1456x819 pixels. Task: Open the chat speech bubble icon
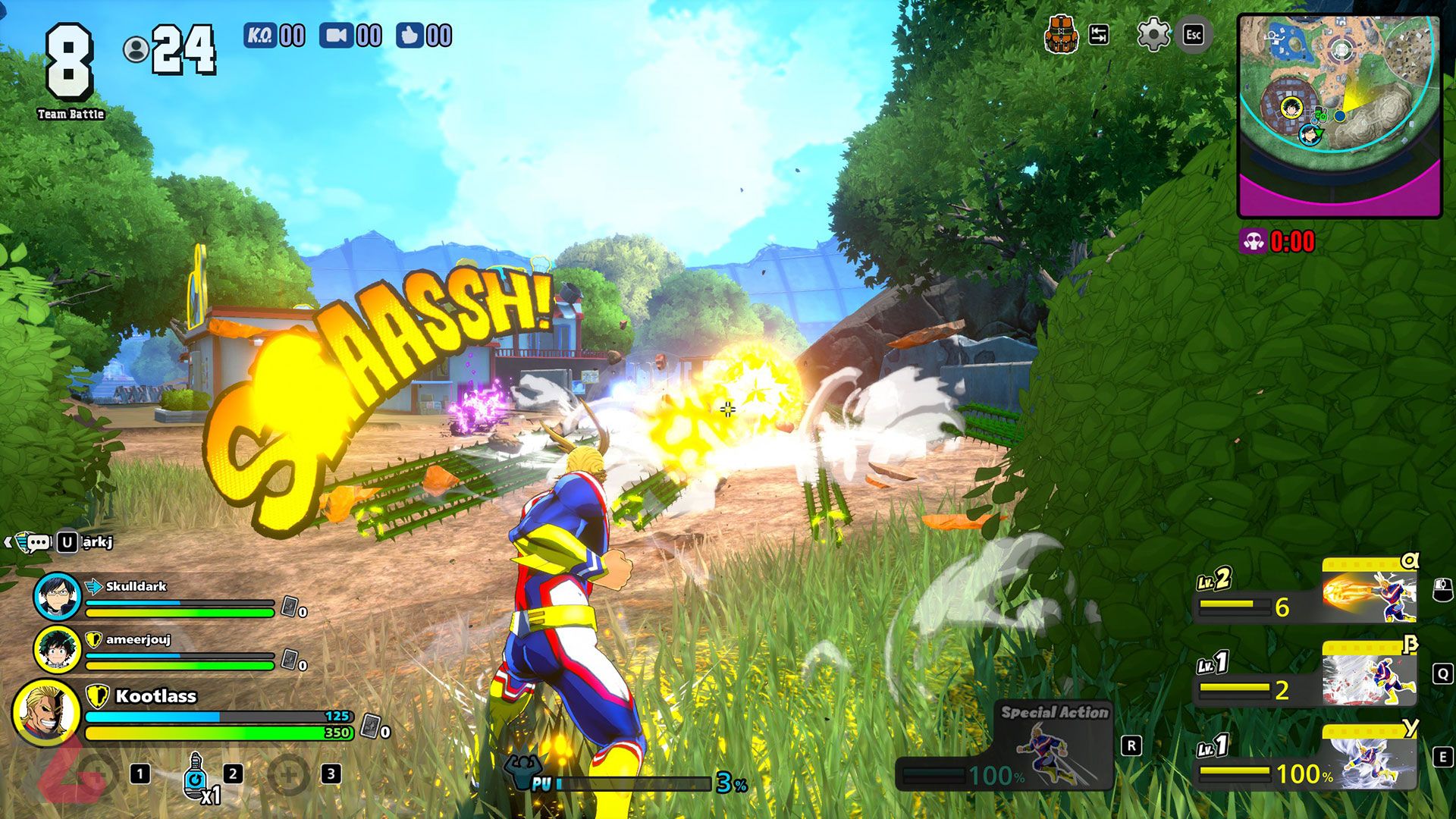pos(38,542)
